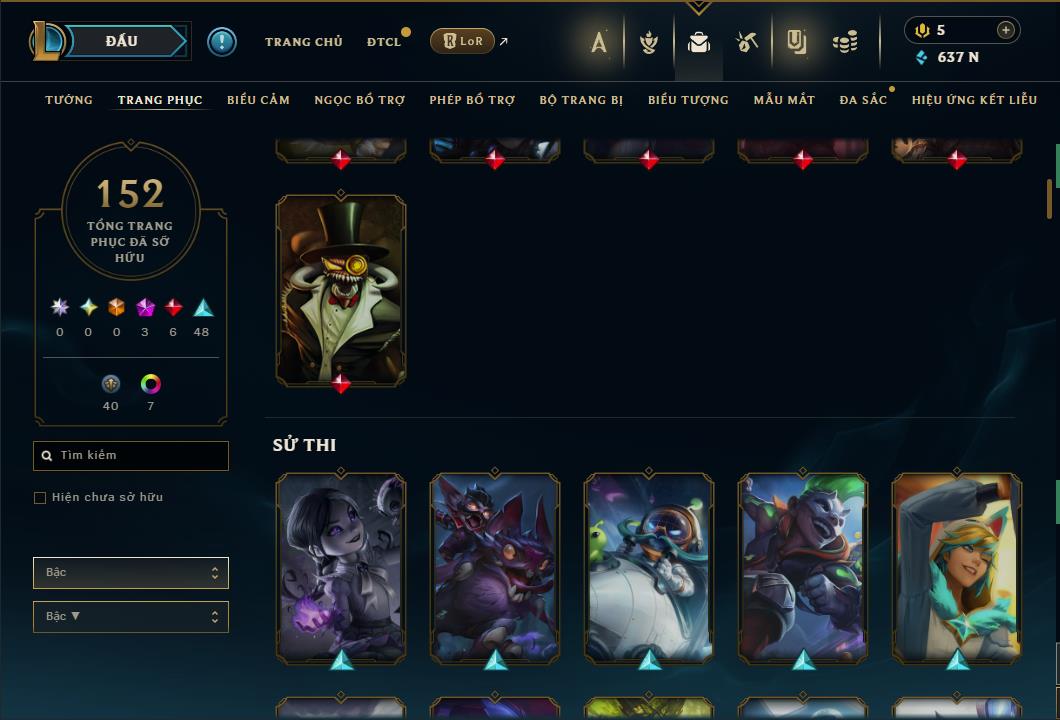Open the BIỂU TƯỢNG tab
The width and height of the screenshot is (1060, 720).
[688, 100]
